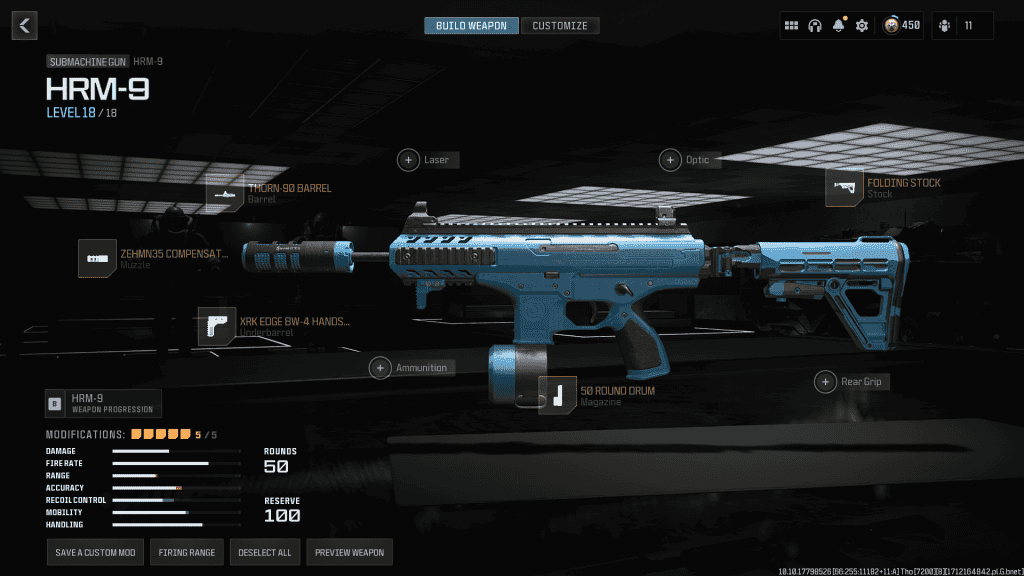Image resolution: width=1024 pixels, height=576 pixels.
Task: Add a Rear Grip attachment
Action: [825, 381]
